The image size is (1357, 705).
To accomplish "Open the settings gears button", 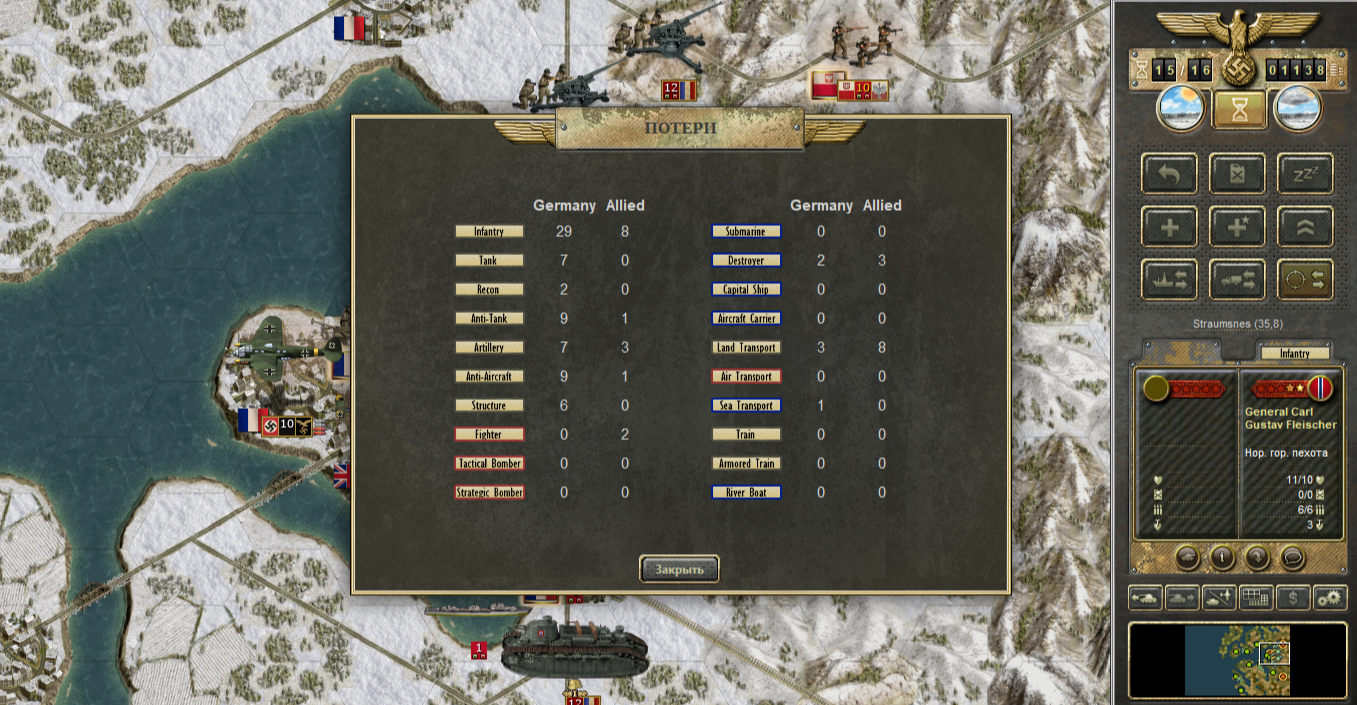I will (x=1330, y=598).
